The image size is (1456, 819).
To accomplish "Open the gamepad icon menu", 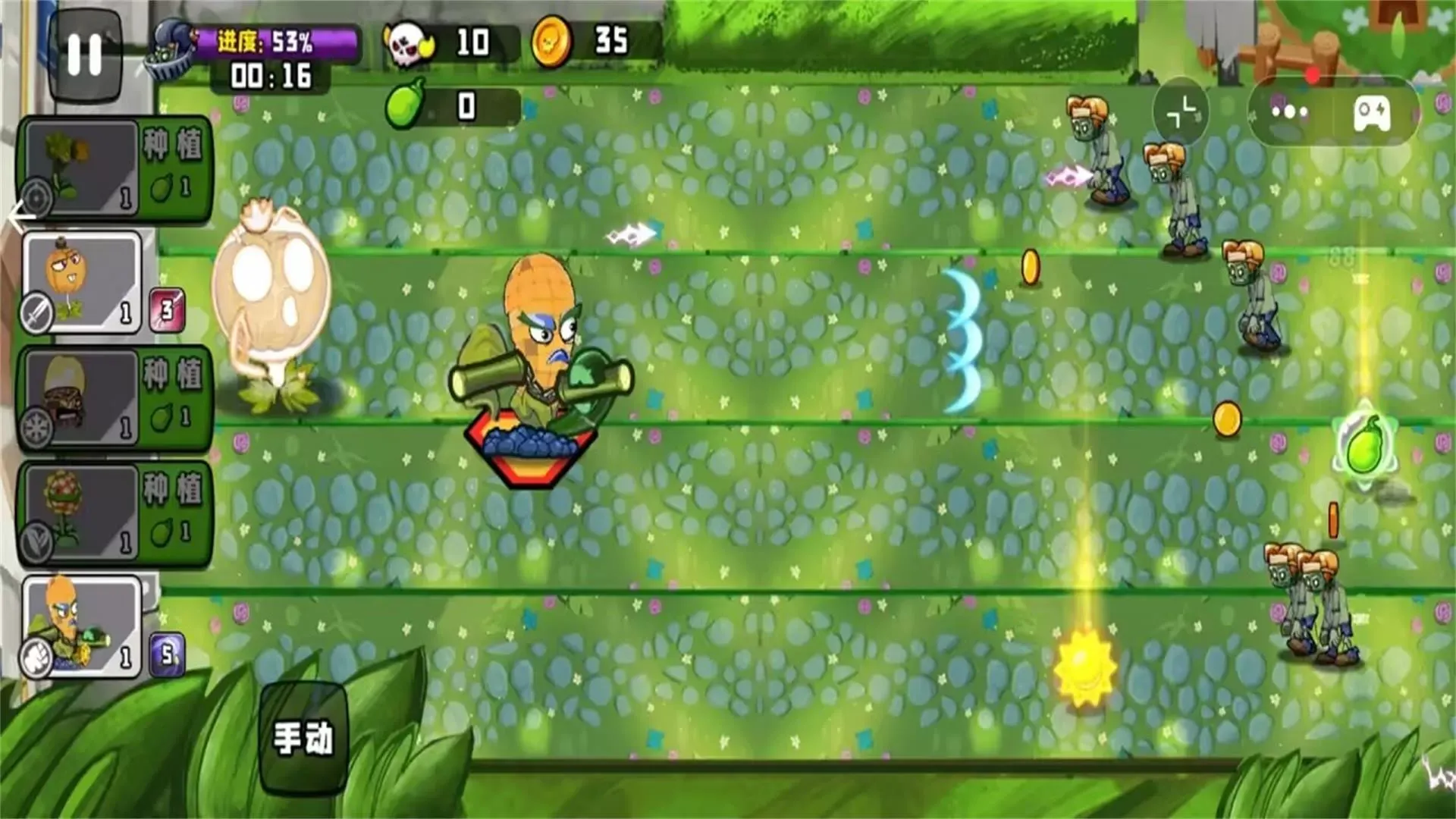I will pos(1373,114).
